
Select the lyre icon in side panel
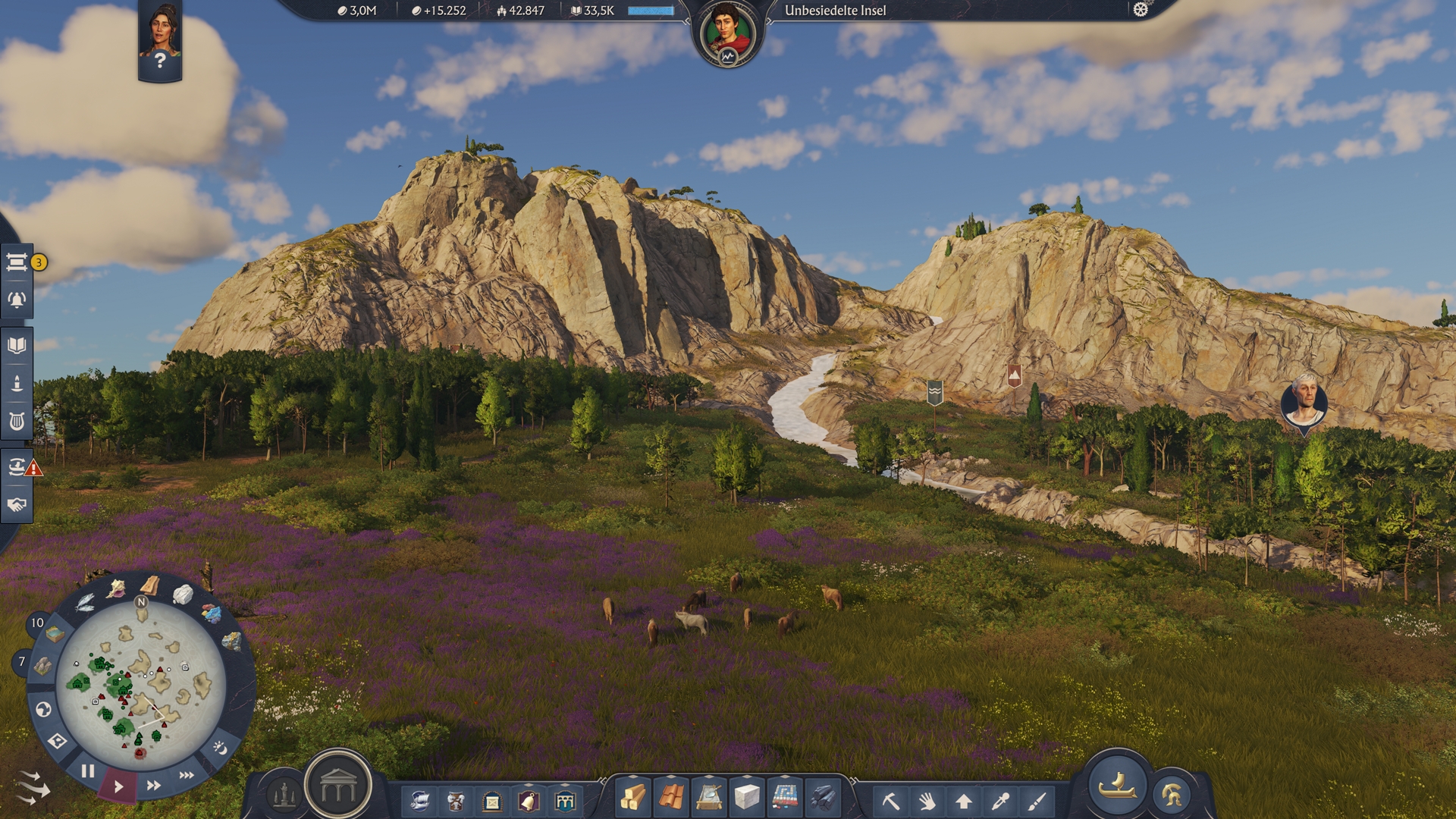[x=17, y=421]
